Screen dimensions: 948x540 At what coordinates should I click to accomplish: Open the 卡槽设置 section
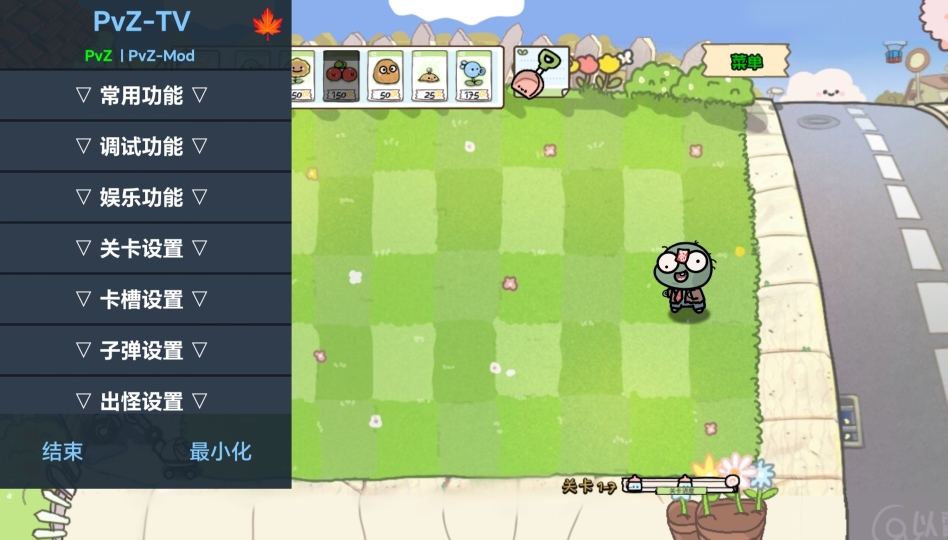(x=142, y=300)
